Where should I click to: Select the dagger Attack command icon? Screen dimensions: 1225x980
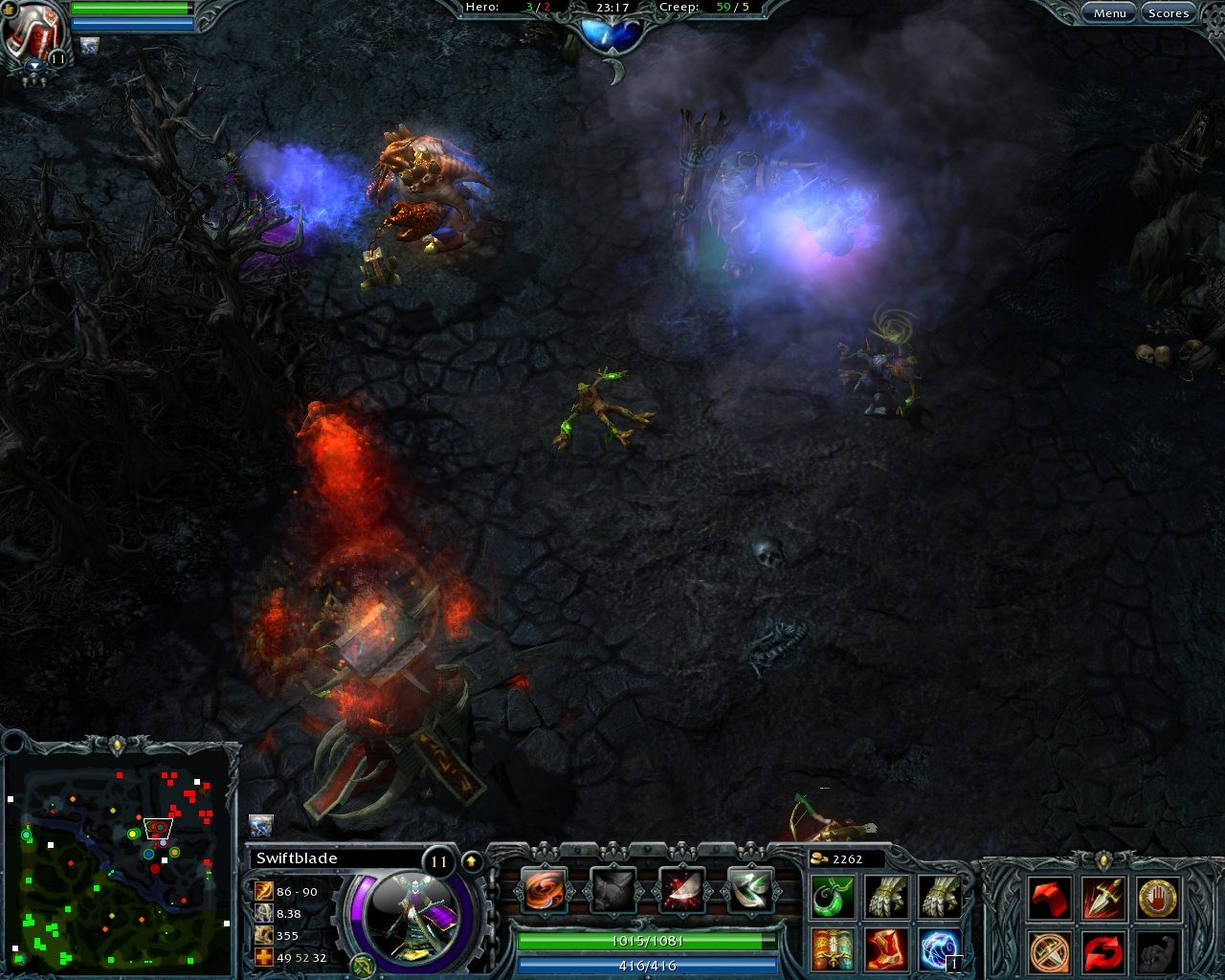1105,898
